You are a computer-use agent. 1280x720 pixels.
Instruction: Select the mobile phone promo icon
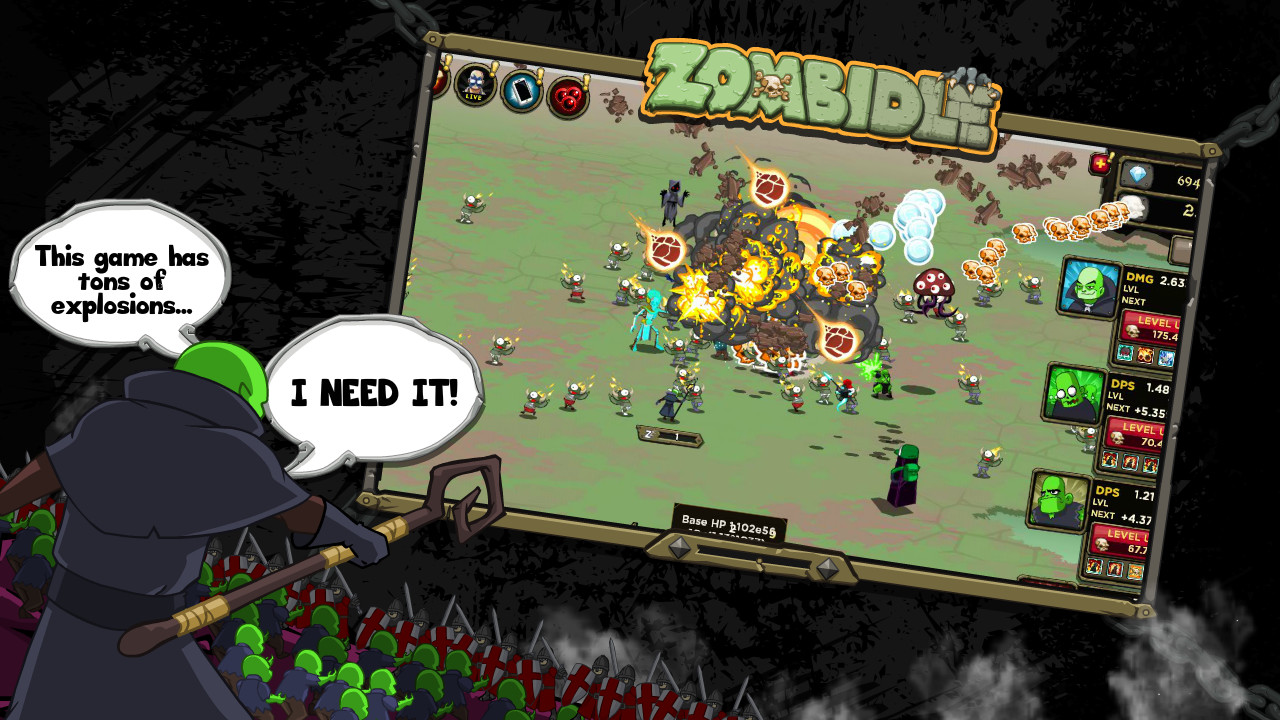522,93
